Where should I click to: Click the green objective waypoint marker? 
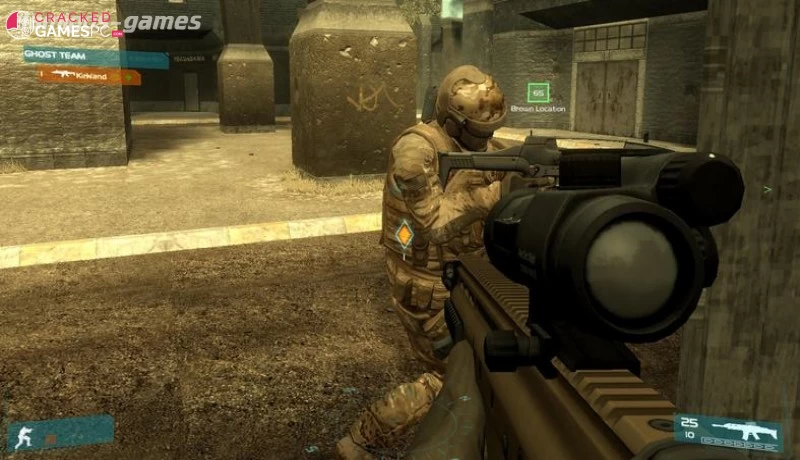click(538, 93)
